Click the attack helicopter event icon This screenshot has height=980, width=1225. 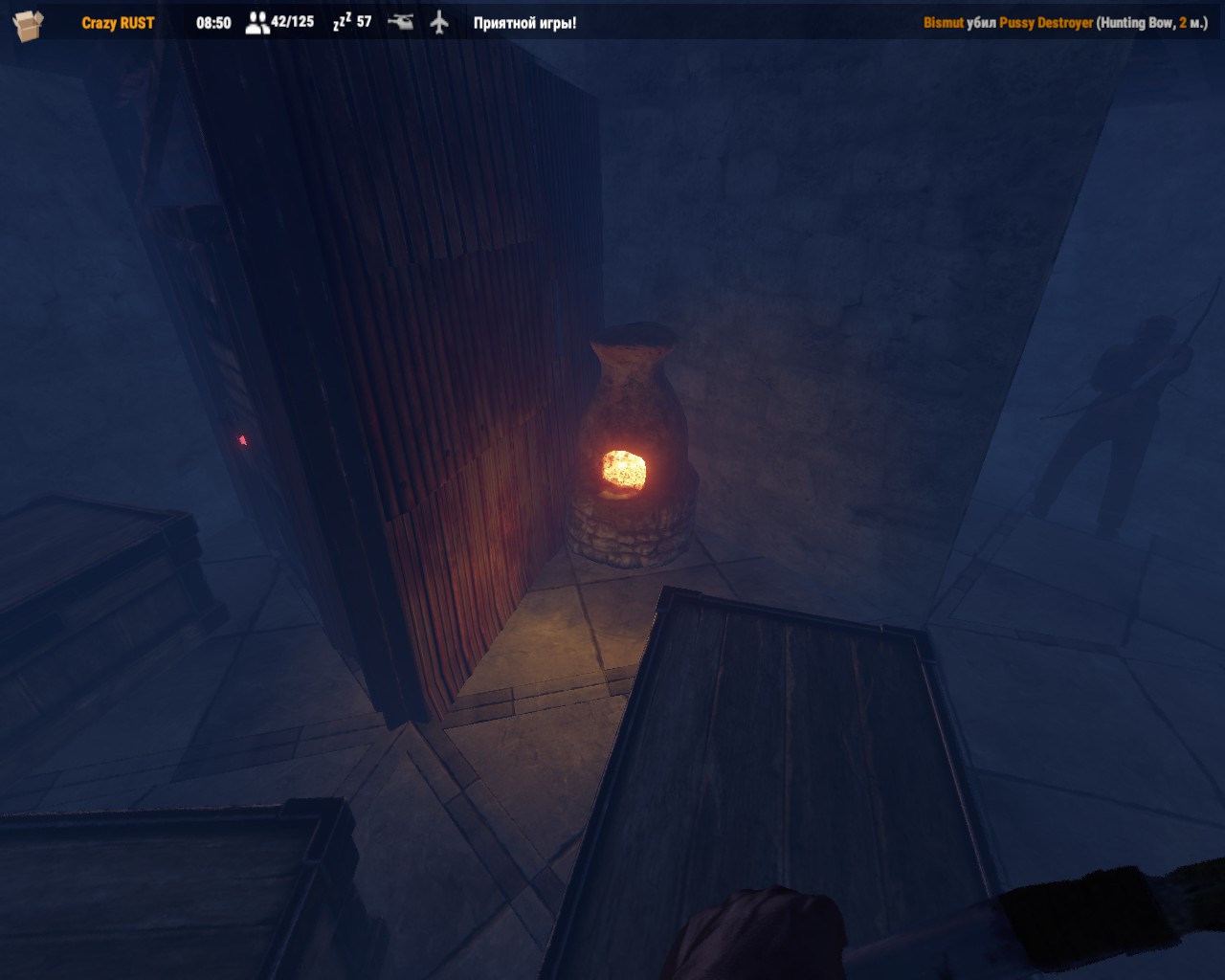coord(402,21)
